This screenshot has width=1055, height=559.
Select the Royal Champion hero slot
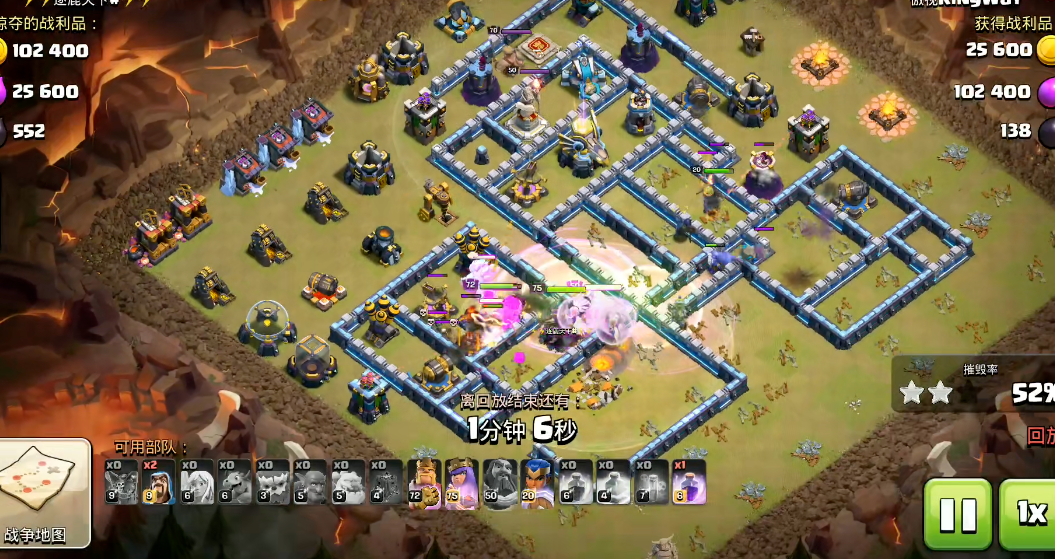pos(538,482)
